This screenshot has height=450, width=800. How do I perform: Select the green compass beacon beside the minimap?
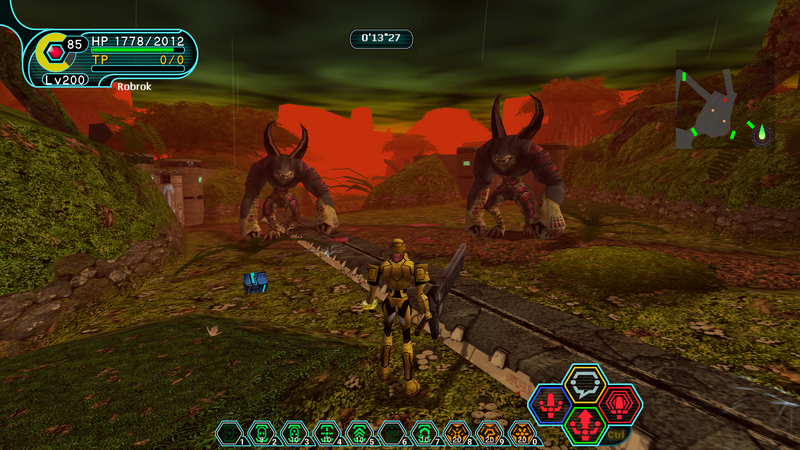[762, 133]
